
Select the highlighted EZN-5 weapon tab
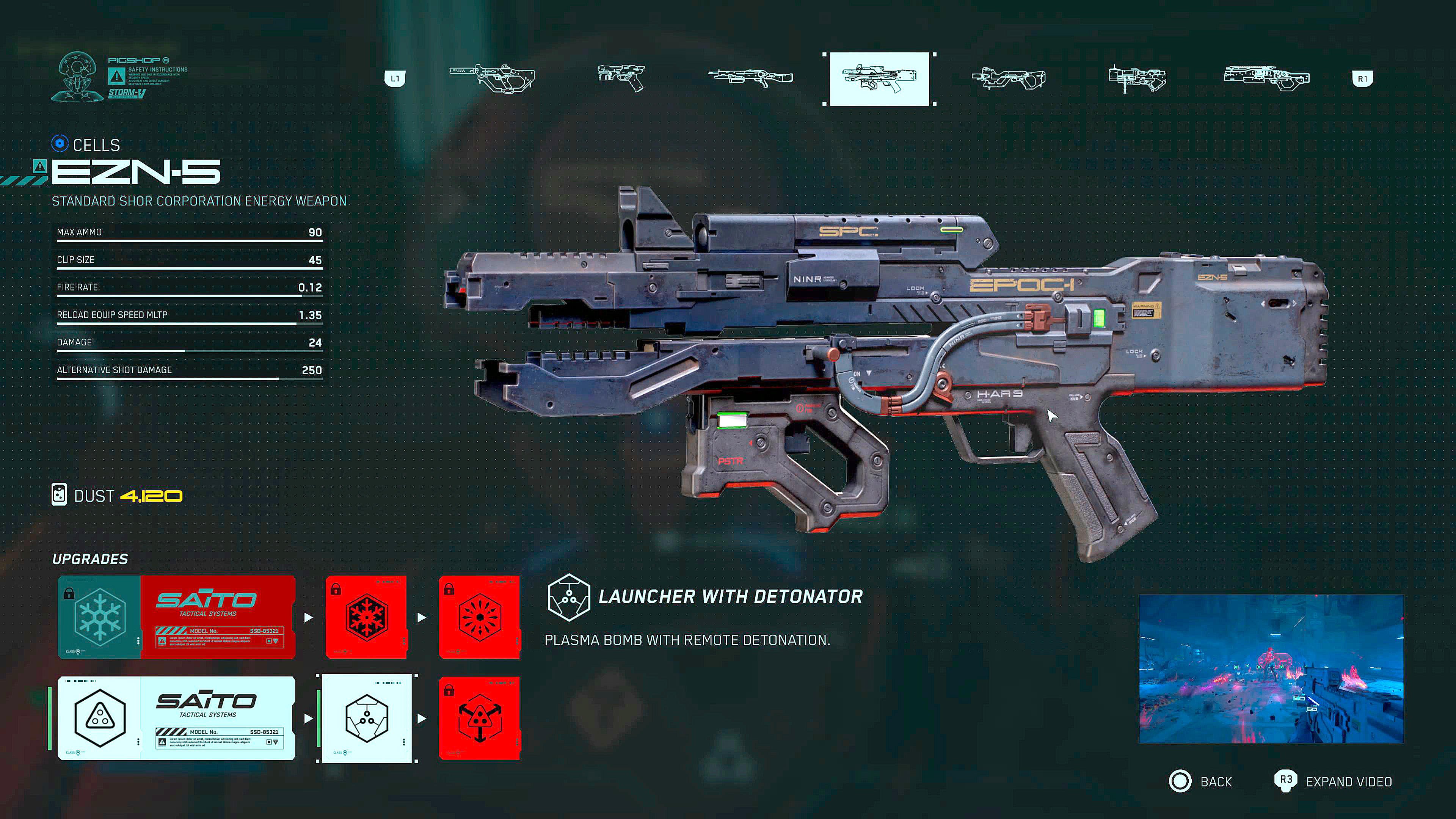879,78
